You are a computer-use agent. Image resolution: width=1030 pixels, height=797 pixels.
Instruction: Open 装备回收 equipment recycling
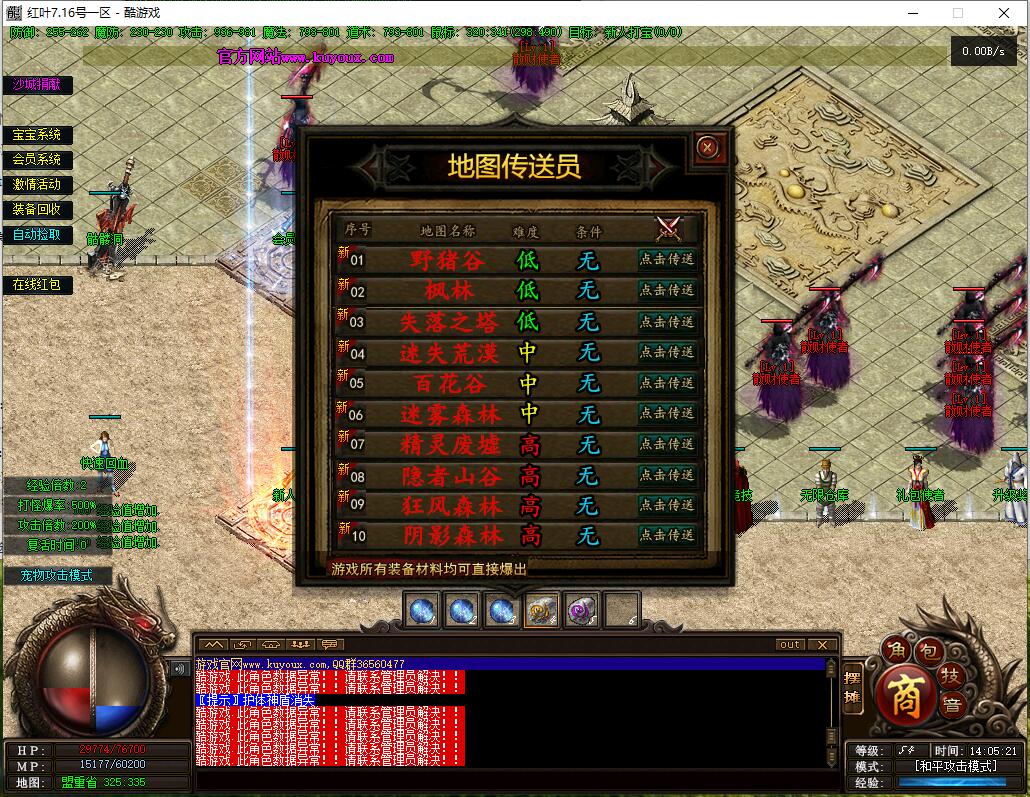coord(37,210)
